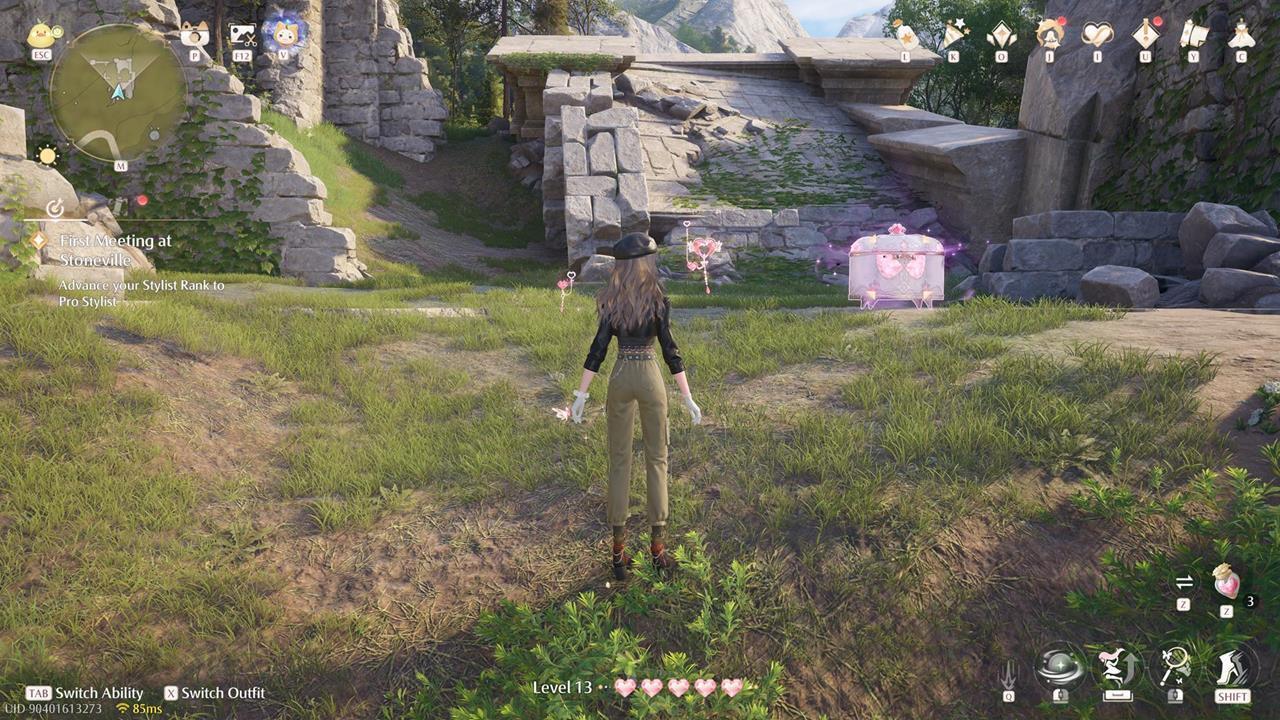Open the camera using the P icon
The width and height of the screenshot is (1280, 720).
click(196, 32)
